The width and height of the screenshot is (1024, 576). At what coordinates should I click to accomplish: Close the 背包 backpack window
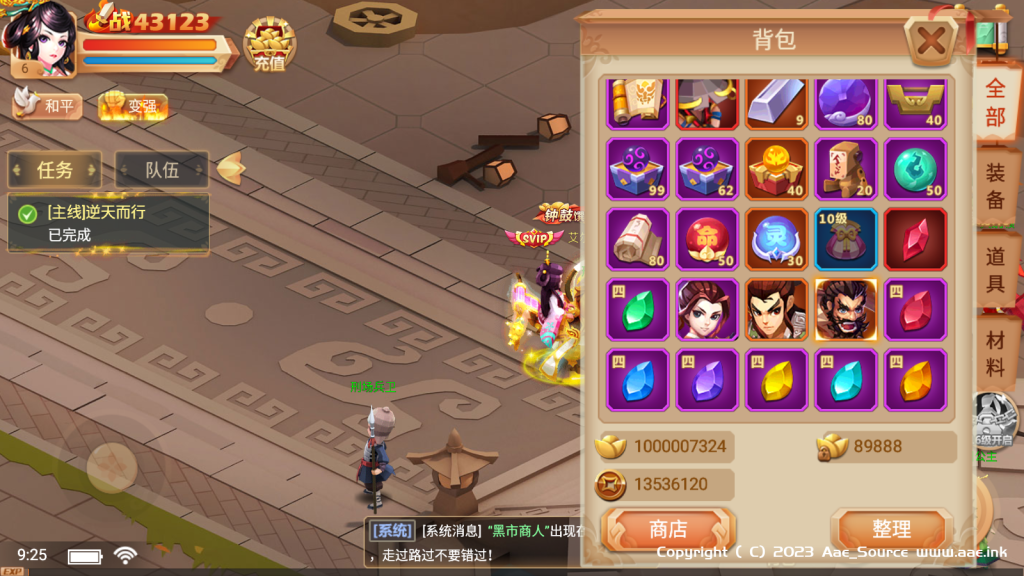coord(931,43)
